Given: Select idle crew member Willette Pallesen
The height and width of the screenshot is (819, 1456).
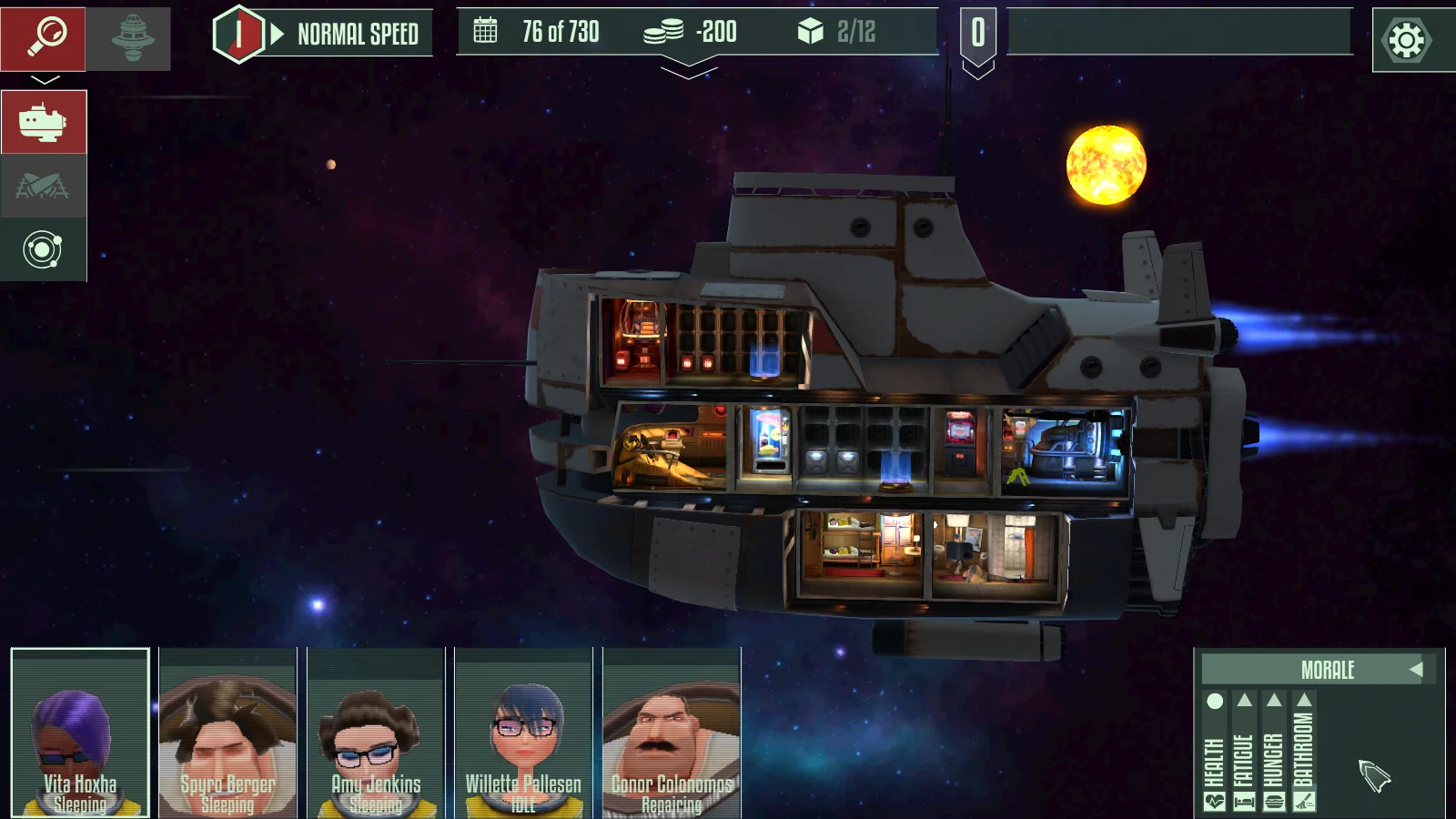Looking at the screenshot, I should click(x=523, y=733).
